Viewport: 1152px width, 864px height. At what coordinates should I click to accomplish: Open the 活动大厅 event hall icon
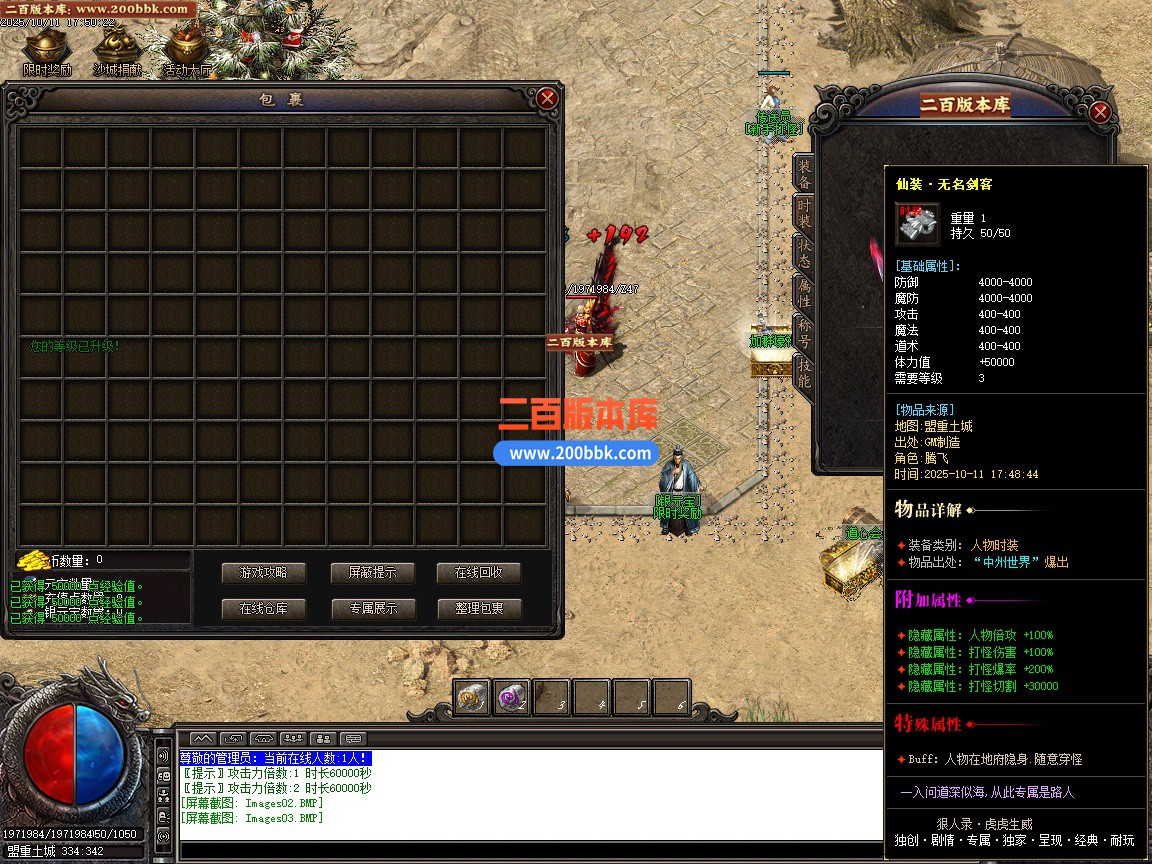click(186, 50)
